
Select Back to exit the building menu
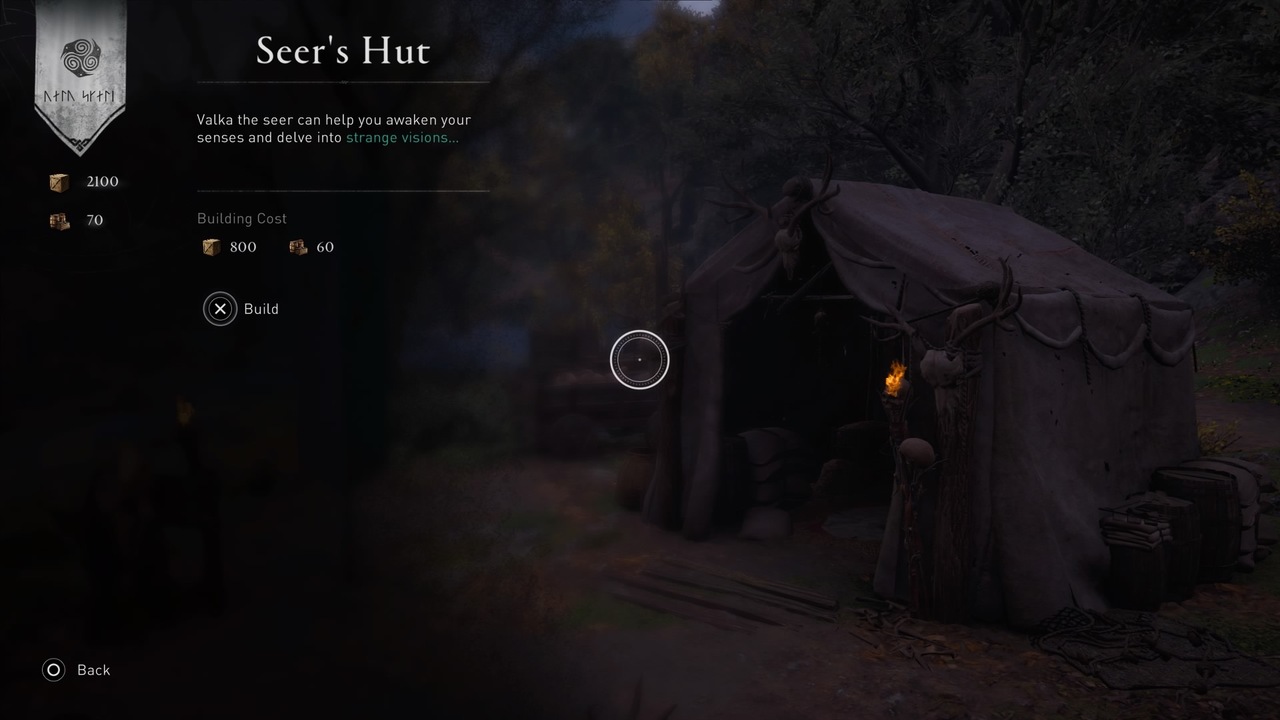[93, 670]
